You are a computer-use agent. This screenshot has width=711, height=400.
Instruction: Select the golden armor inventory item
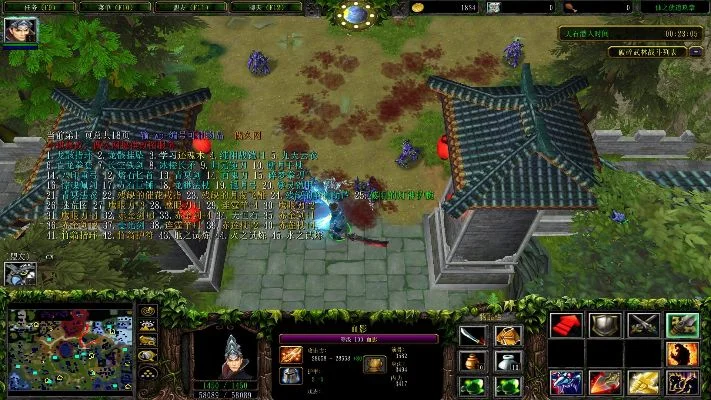(x=509, y=335)
